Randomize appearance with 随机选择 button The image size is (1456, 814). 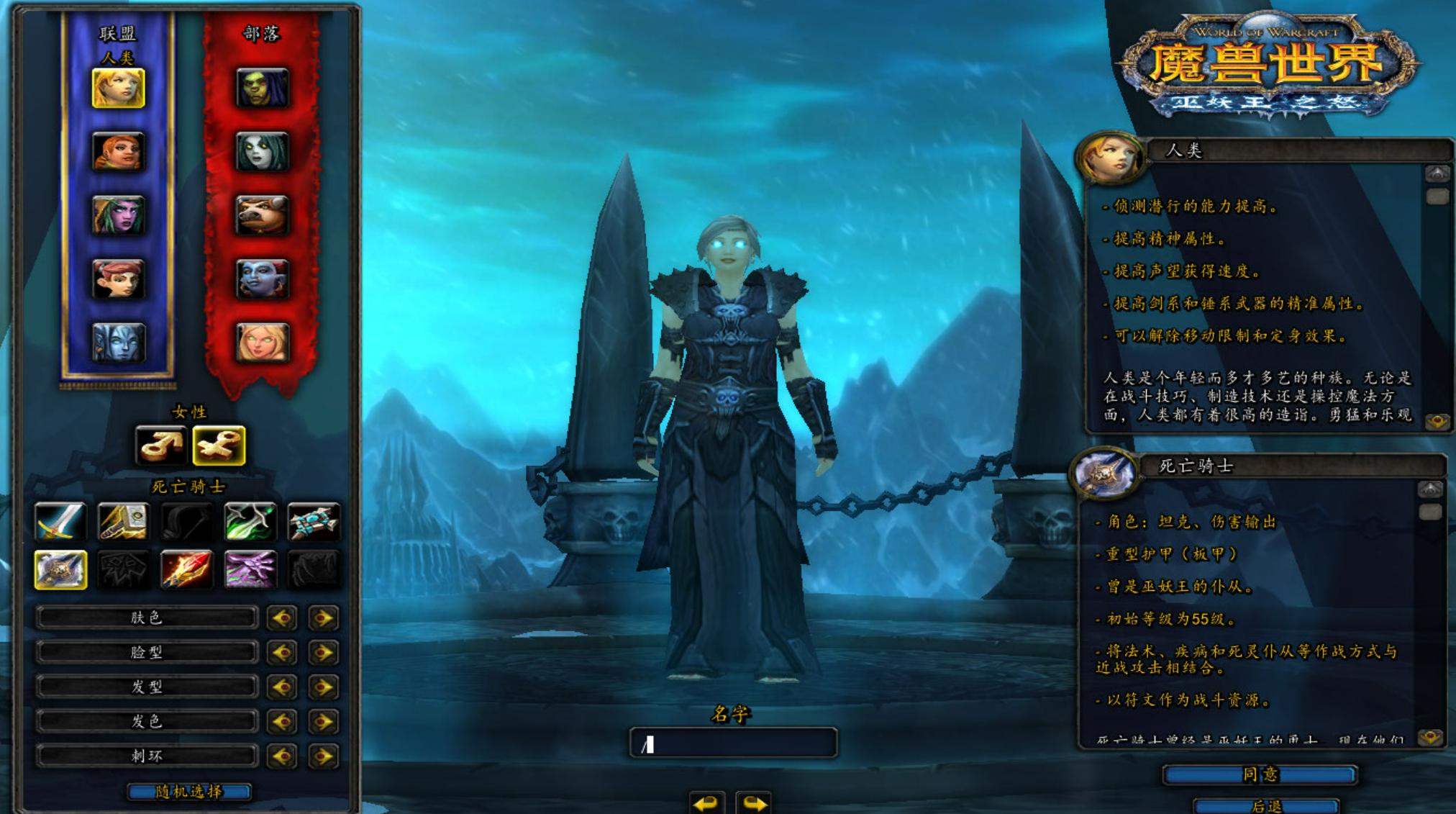(x=189, y=792)
